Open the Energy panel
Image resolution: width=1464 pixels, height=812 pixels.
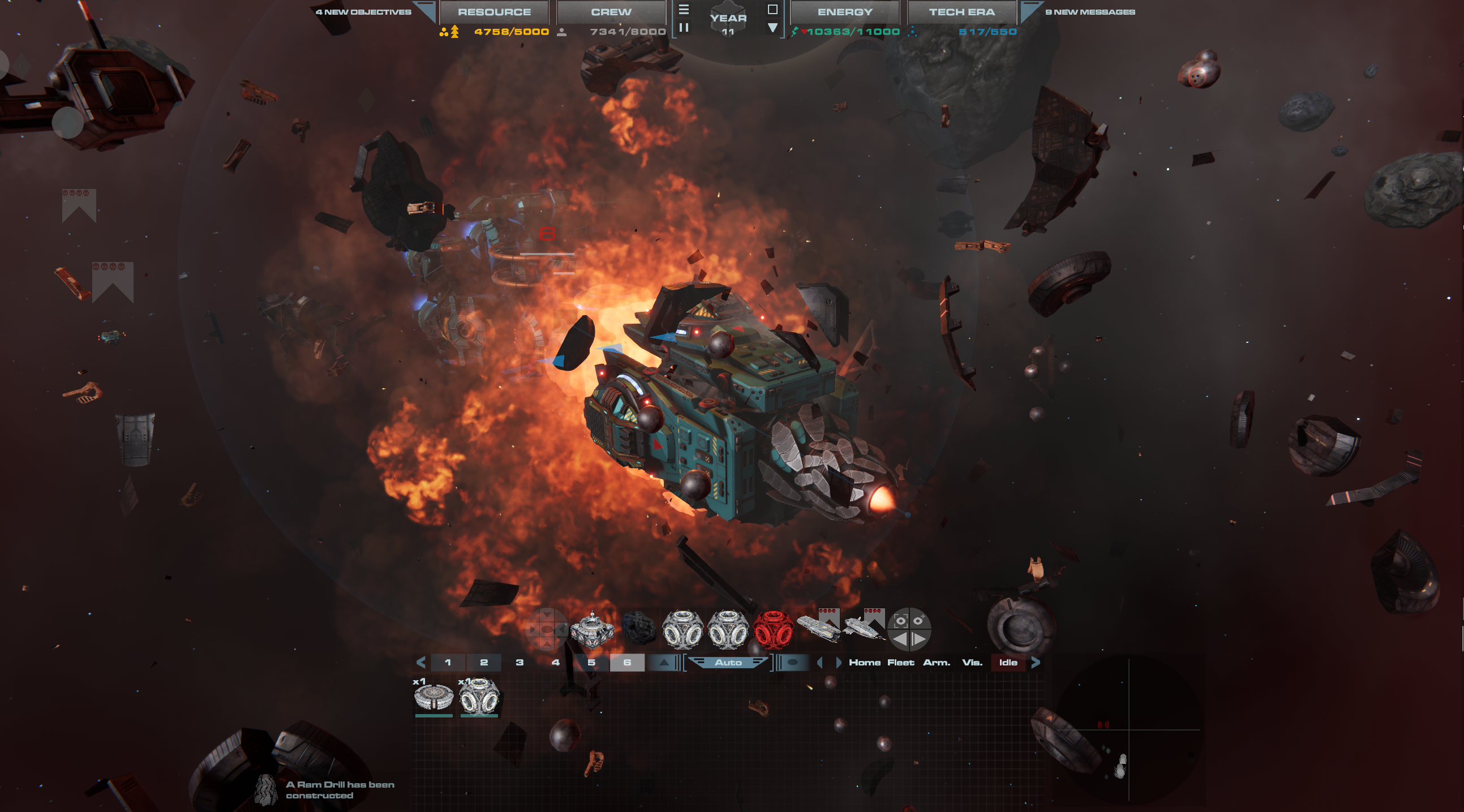pyautogui.click(x=844, y=12)
